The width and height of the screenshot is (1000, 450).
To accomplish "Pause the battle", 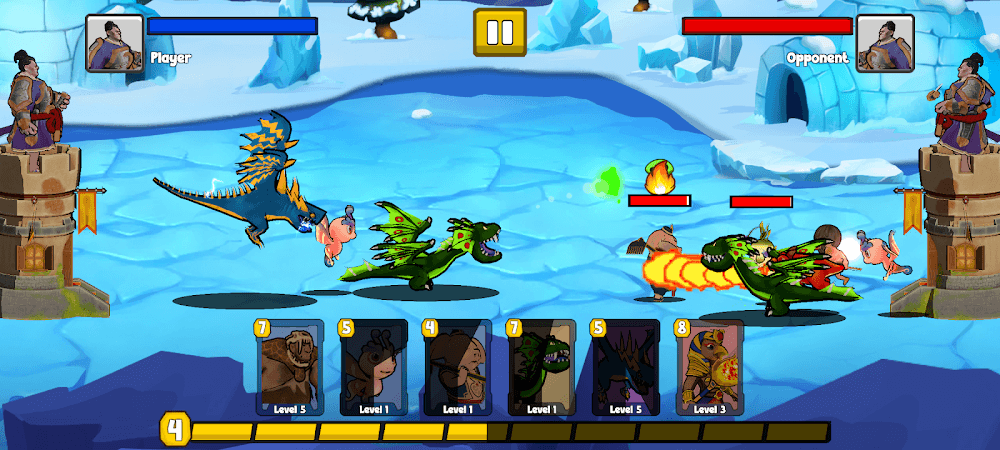I will point(499,33).
